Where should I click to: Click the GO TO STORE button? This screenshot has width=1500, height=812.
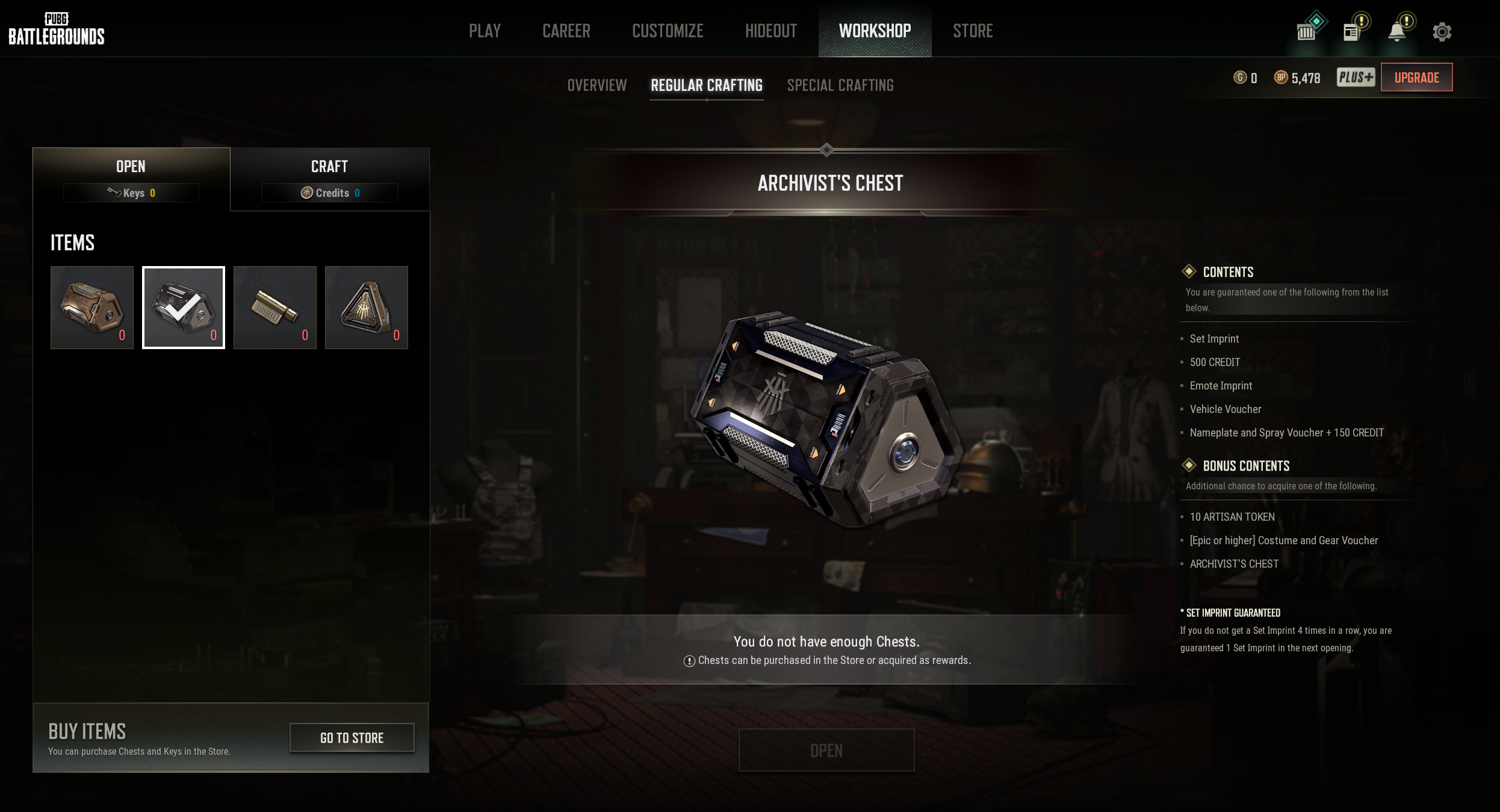[352, 738]
